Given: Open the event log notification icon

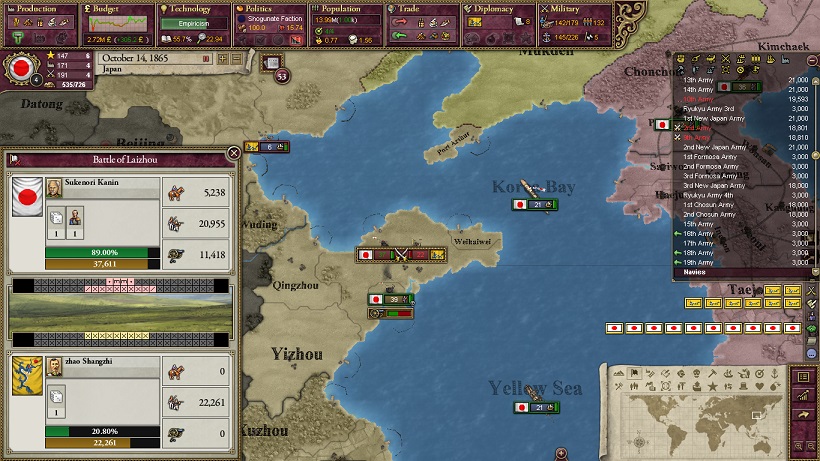Looking at the screenshot, I should 272,63.
